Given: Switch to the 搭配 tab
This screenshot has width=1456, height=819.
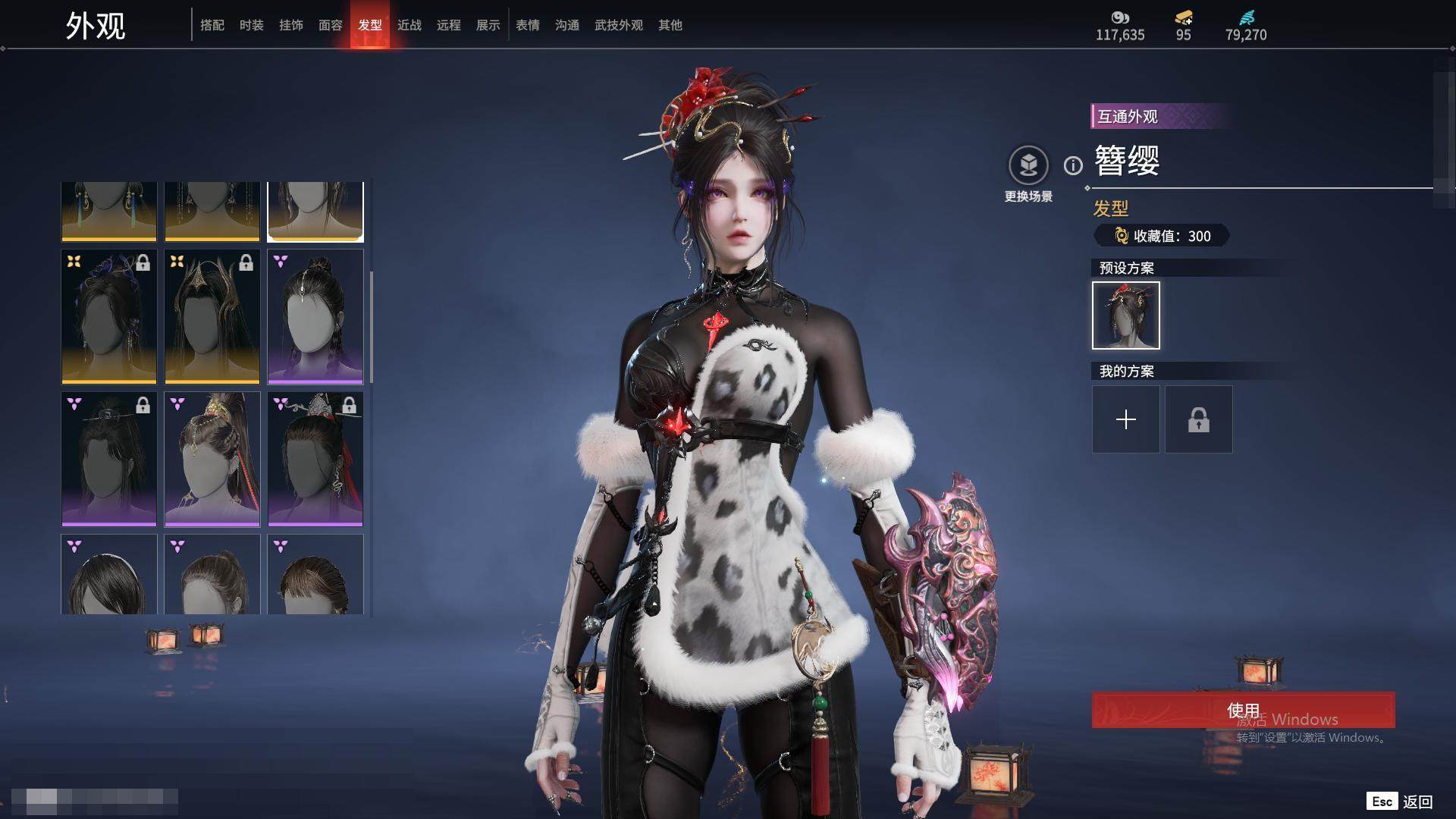Looking at the screenshot, I should [x=212, y=25].
